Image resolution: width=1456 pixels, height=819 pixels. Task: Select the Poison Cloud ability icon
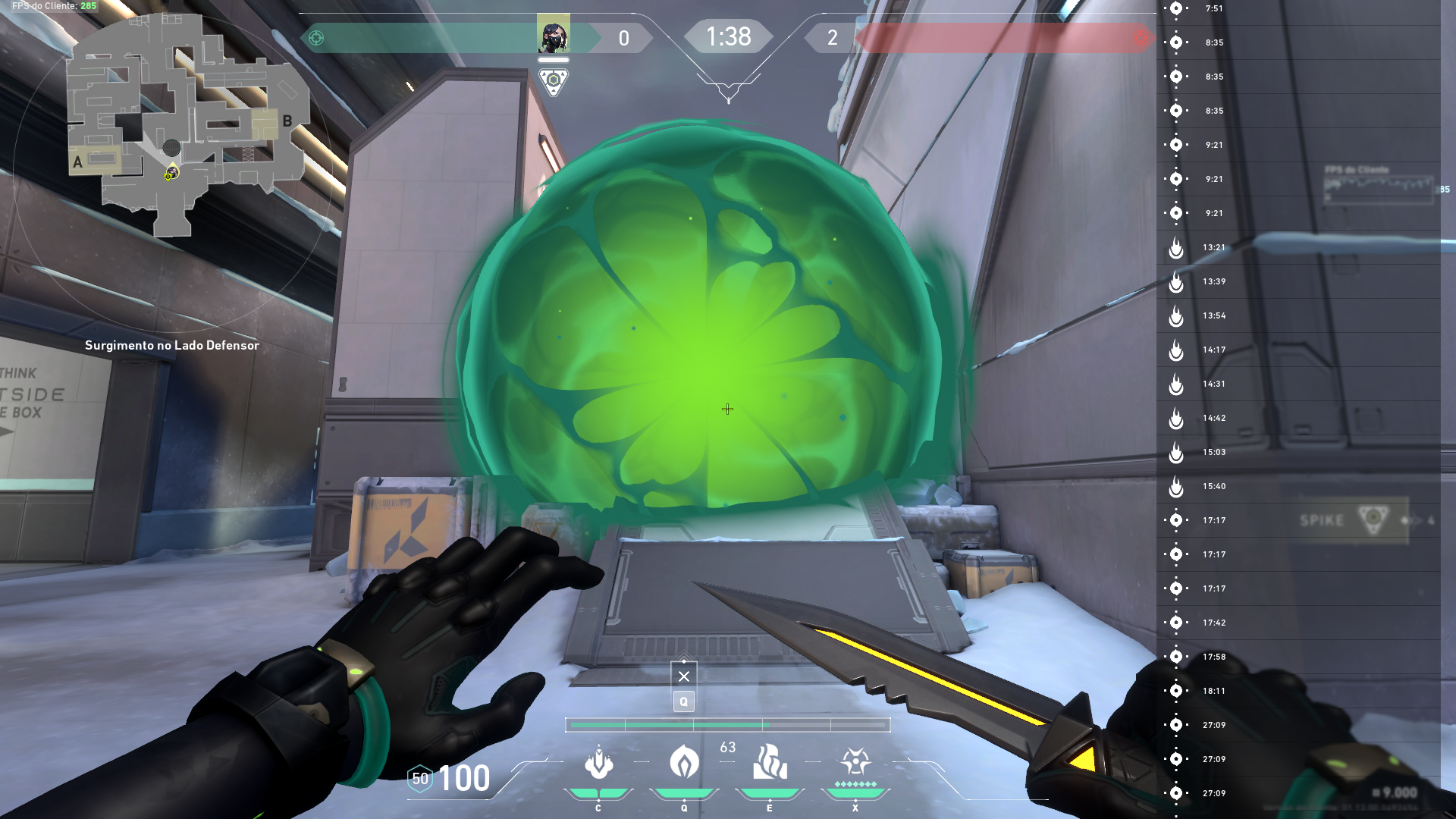click(x=683, y=762)
